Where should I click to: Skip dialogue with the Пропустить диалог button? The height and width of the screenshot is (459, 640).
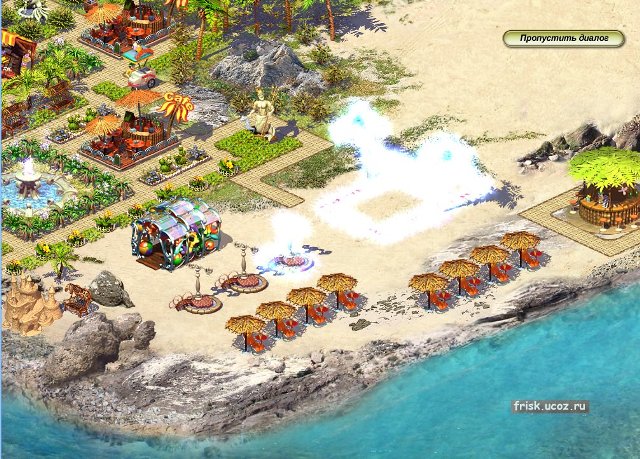click(563, 39)
